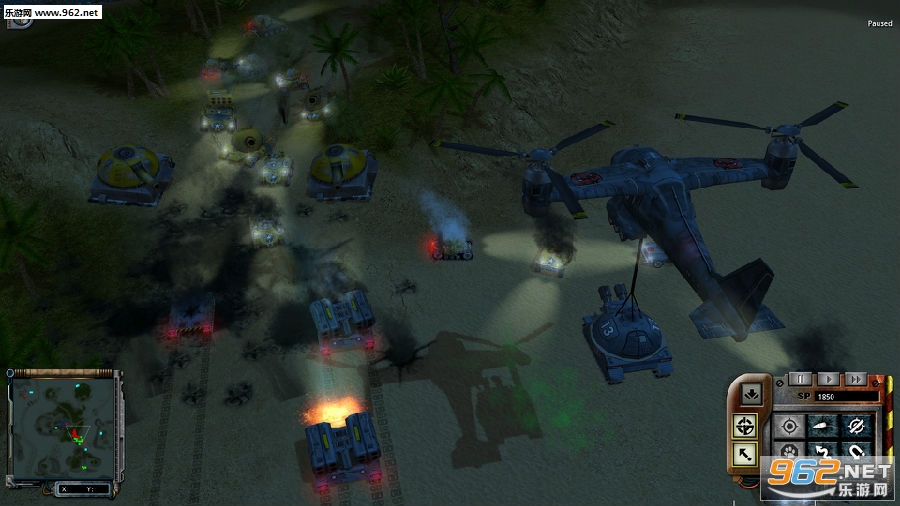Select the missile command icon

click(823, 426)
